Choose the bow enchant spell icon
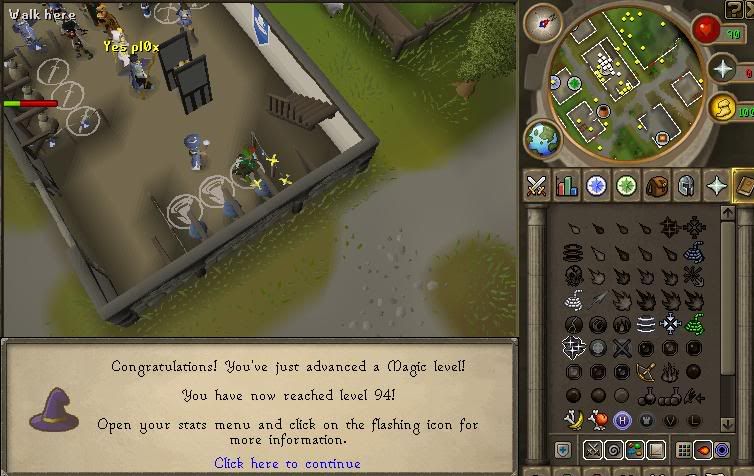This screenshot has width=754, height=476. tap(646, 372)
